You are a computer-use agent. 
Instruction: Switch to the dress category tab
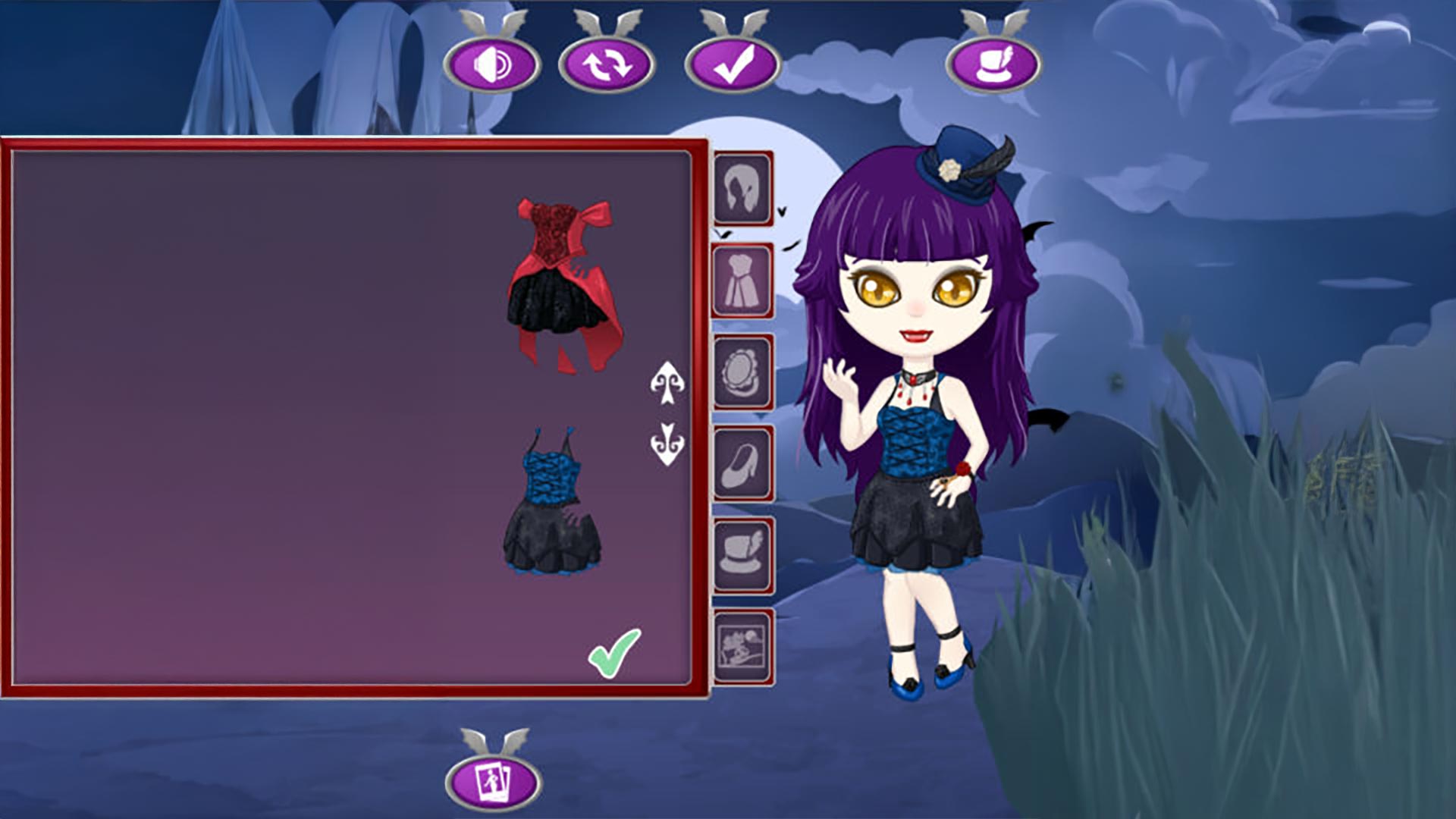[742, 281]
